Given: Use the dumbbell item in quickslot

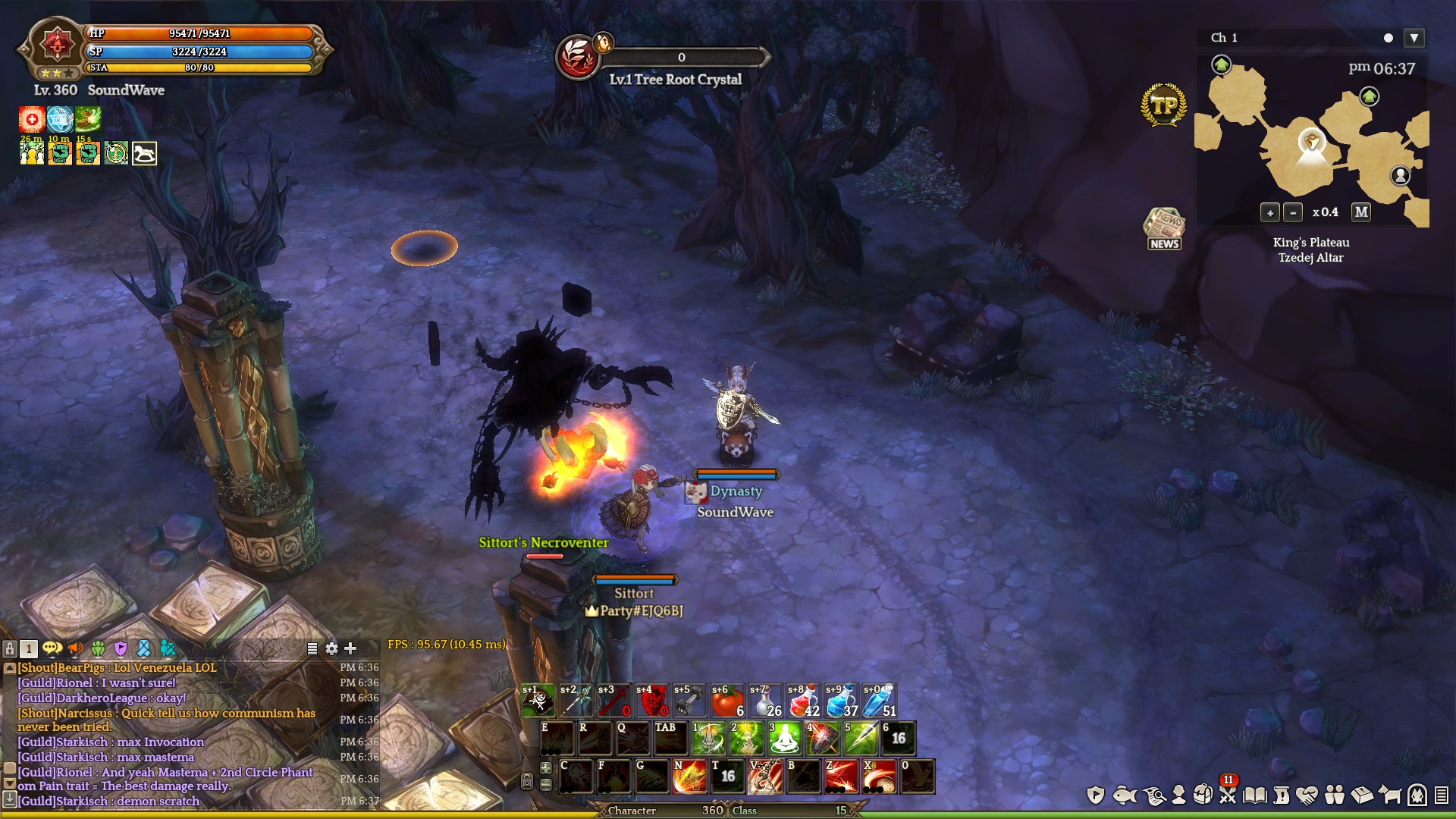Looking at the screenshot, I should (689, 701).
